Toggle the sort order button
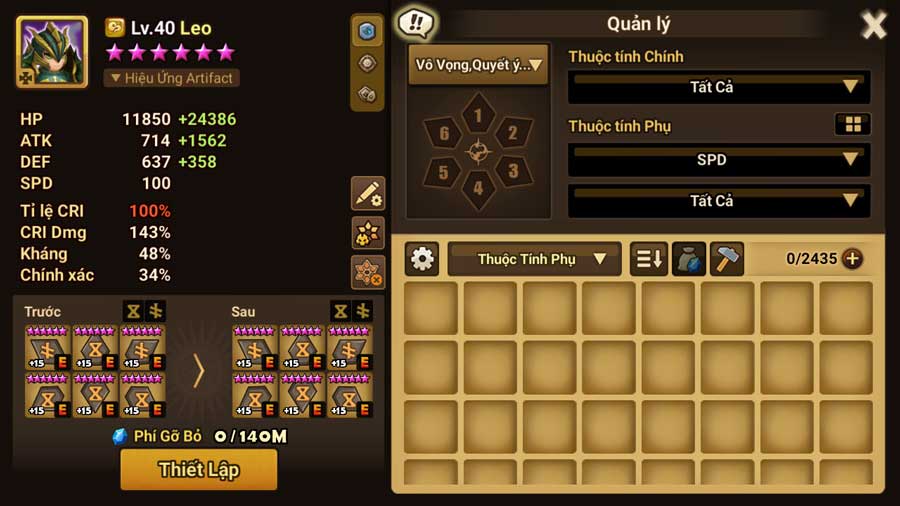 tap(648, 259)
